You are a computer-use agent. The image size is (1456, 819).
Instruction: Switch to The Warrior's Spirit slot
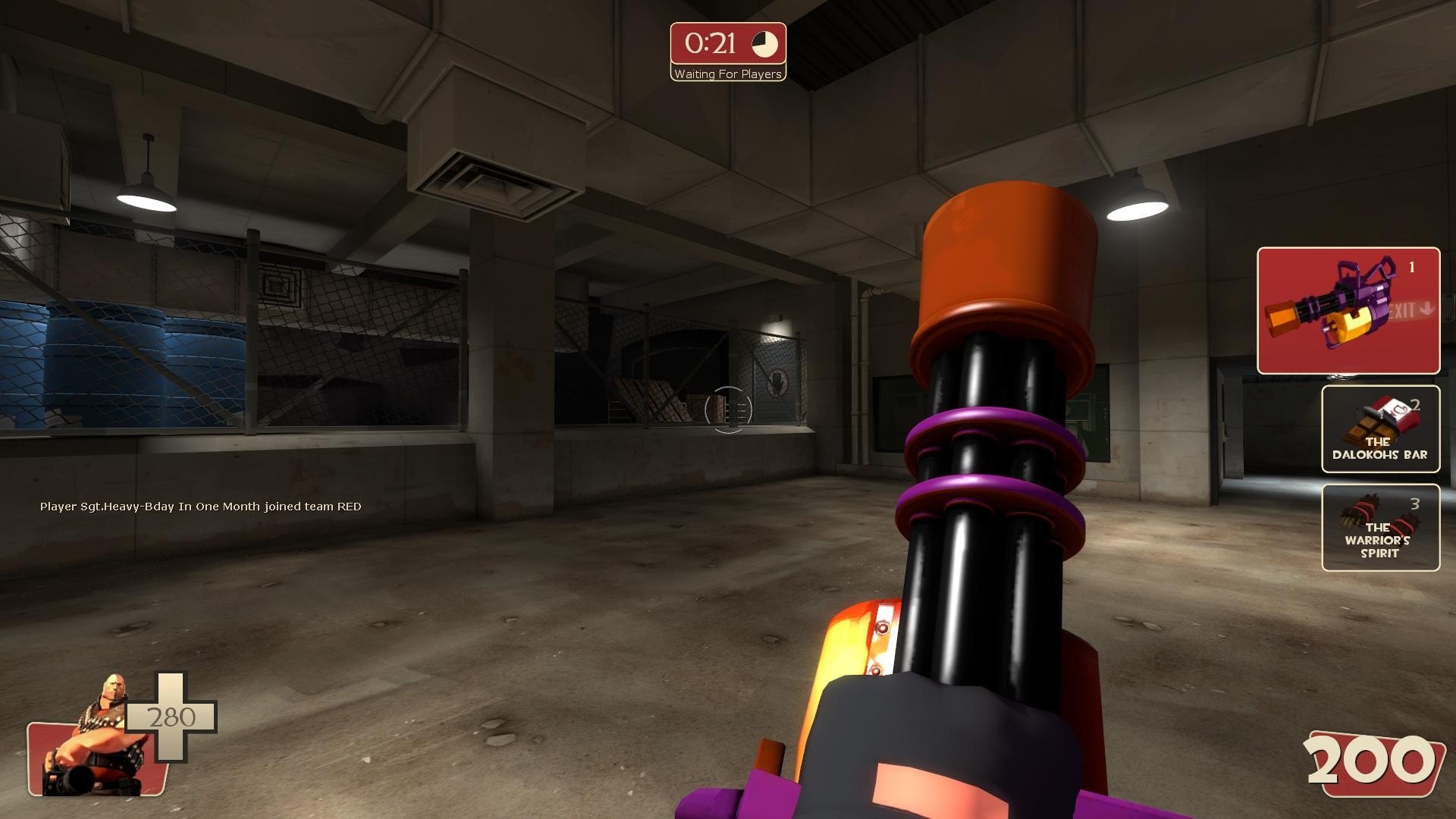click(1380, 528)
